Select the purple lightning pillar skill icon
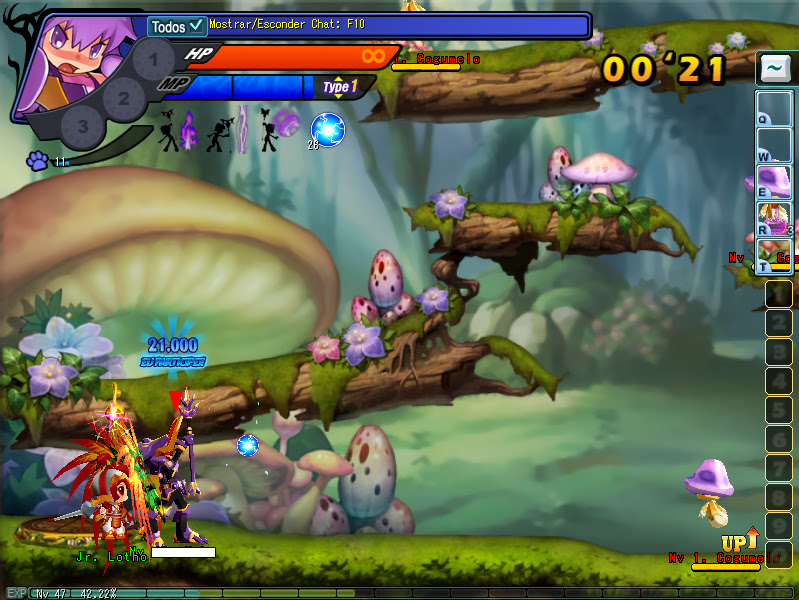Viewport: 799px width, 600px height. tap(243, 130)
